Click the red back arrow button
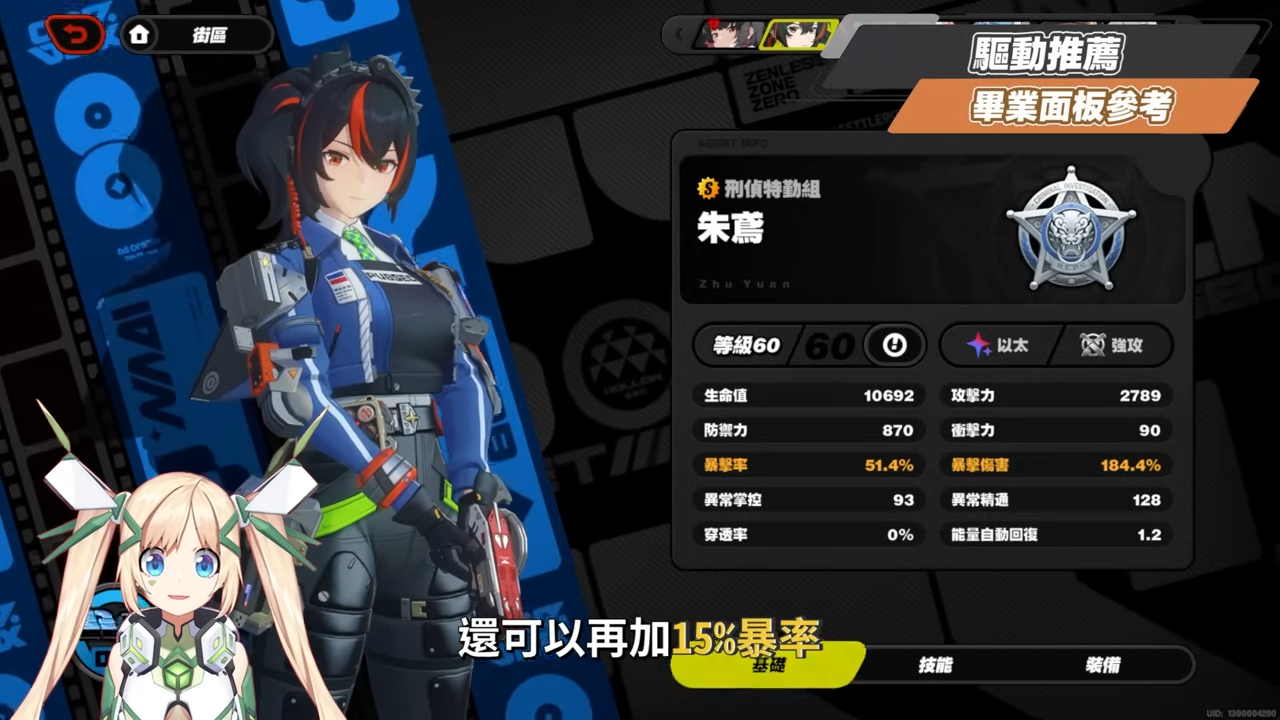The width and height of the screenshot is (1280, 720). [74, 35]
